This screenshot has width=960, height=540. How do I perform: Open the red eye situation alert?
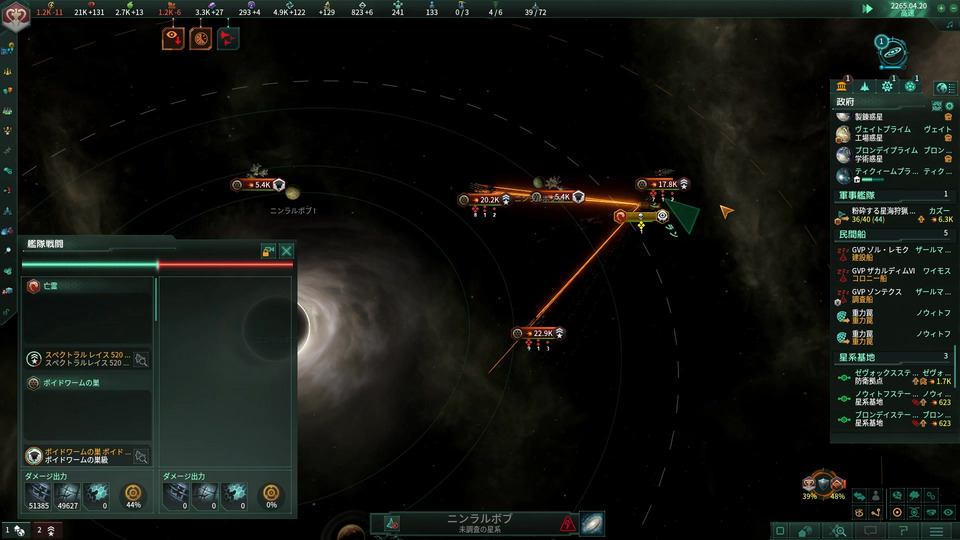tap(172, 39)
